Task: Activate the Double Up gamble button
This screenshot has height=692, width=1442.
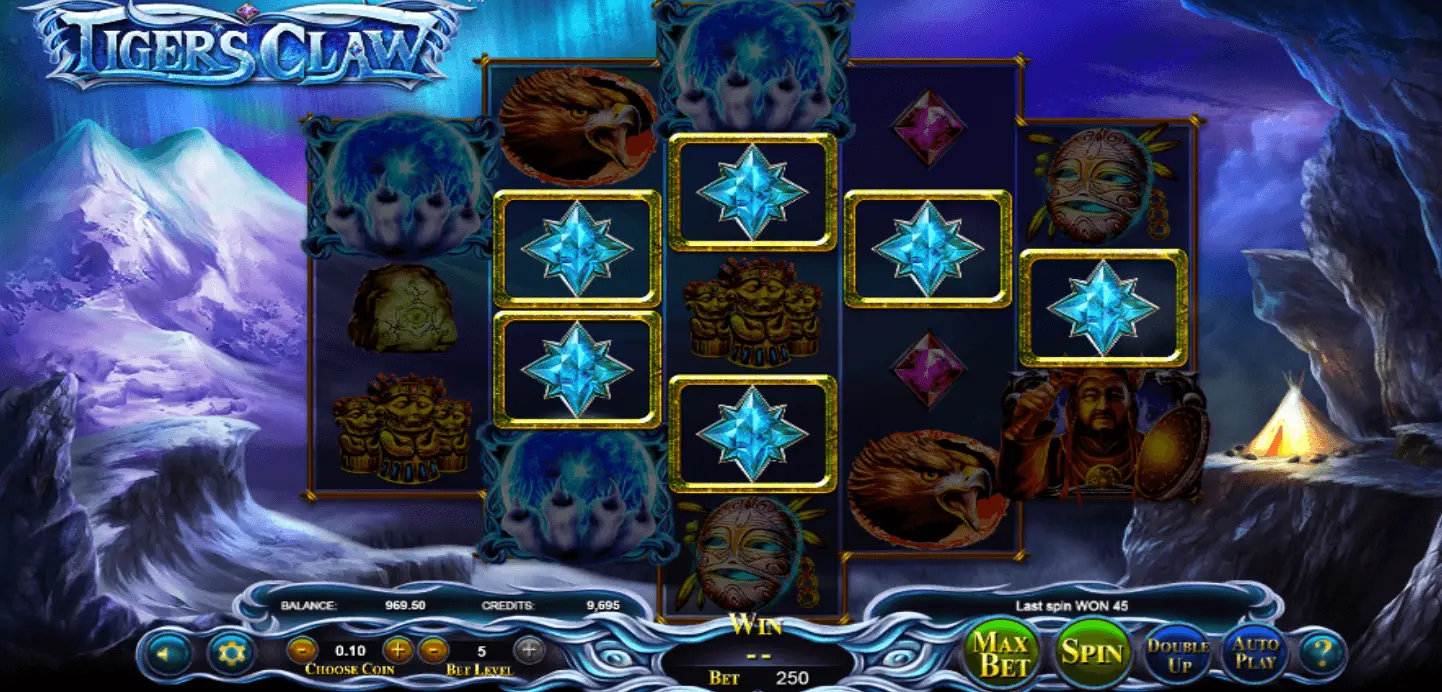Action: tap(1177, 654)
